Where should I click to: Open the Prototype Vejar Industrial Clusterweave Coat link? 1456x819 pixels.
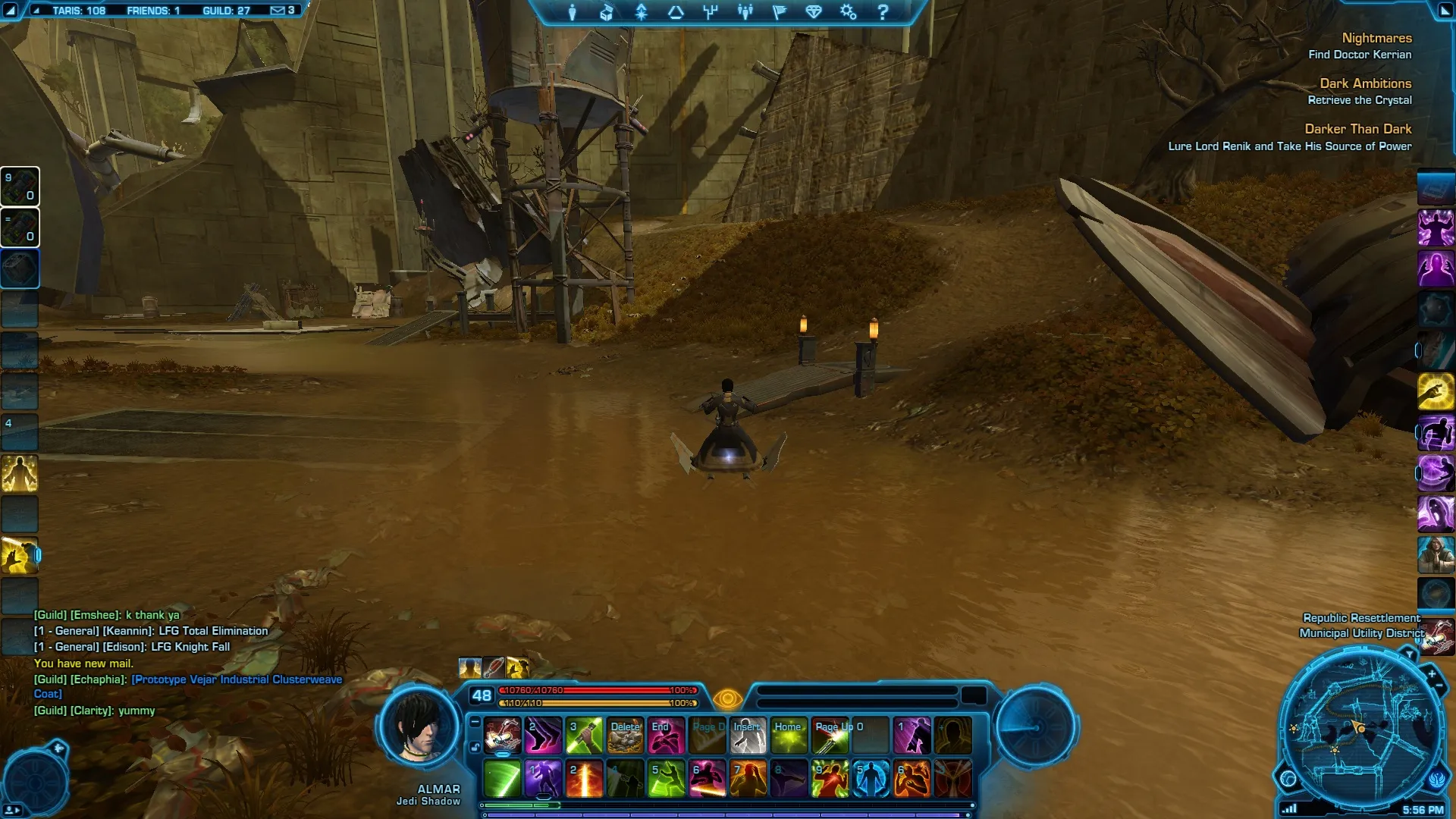tap(237, 679)
